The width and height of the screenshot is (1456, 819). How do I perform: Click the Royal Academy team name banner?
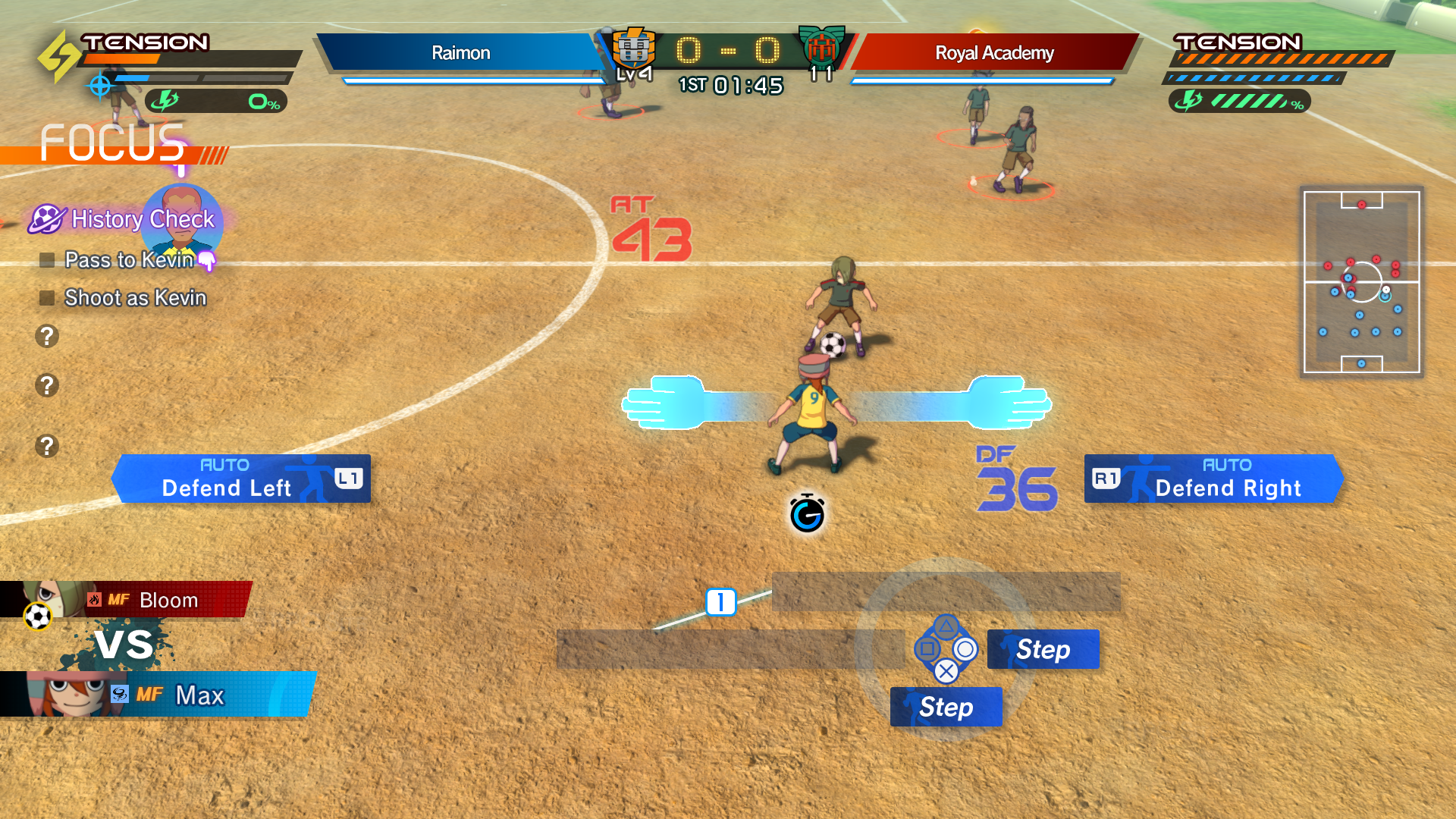994,52
